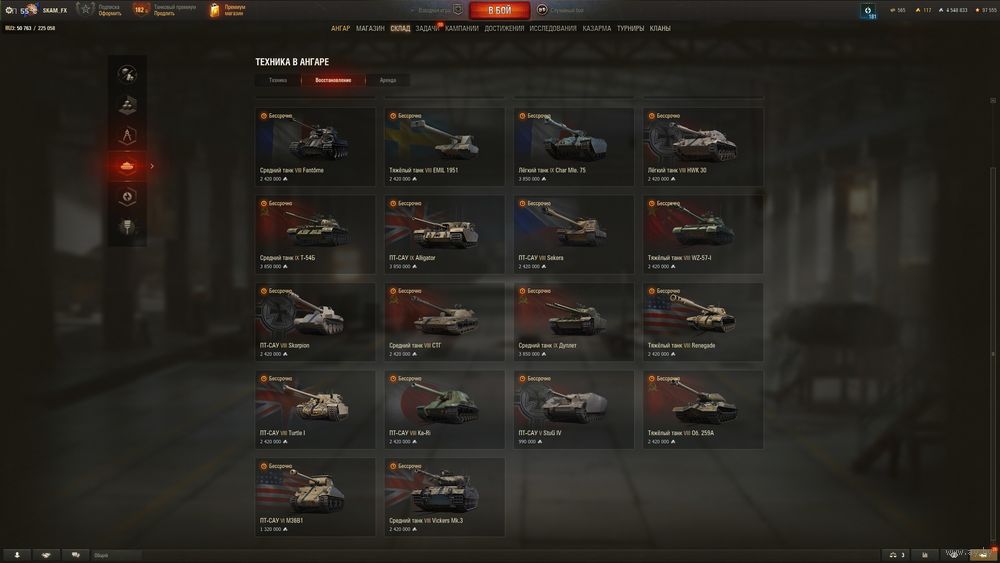
Task: Choose the StuG IV tank destroyer card
Action: pyautogui.click(x=574, y=408)
